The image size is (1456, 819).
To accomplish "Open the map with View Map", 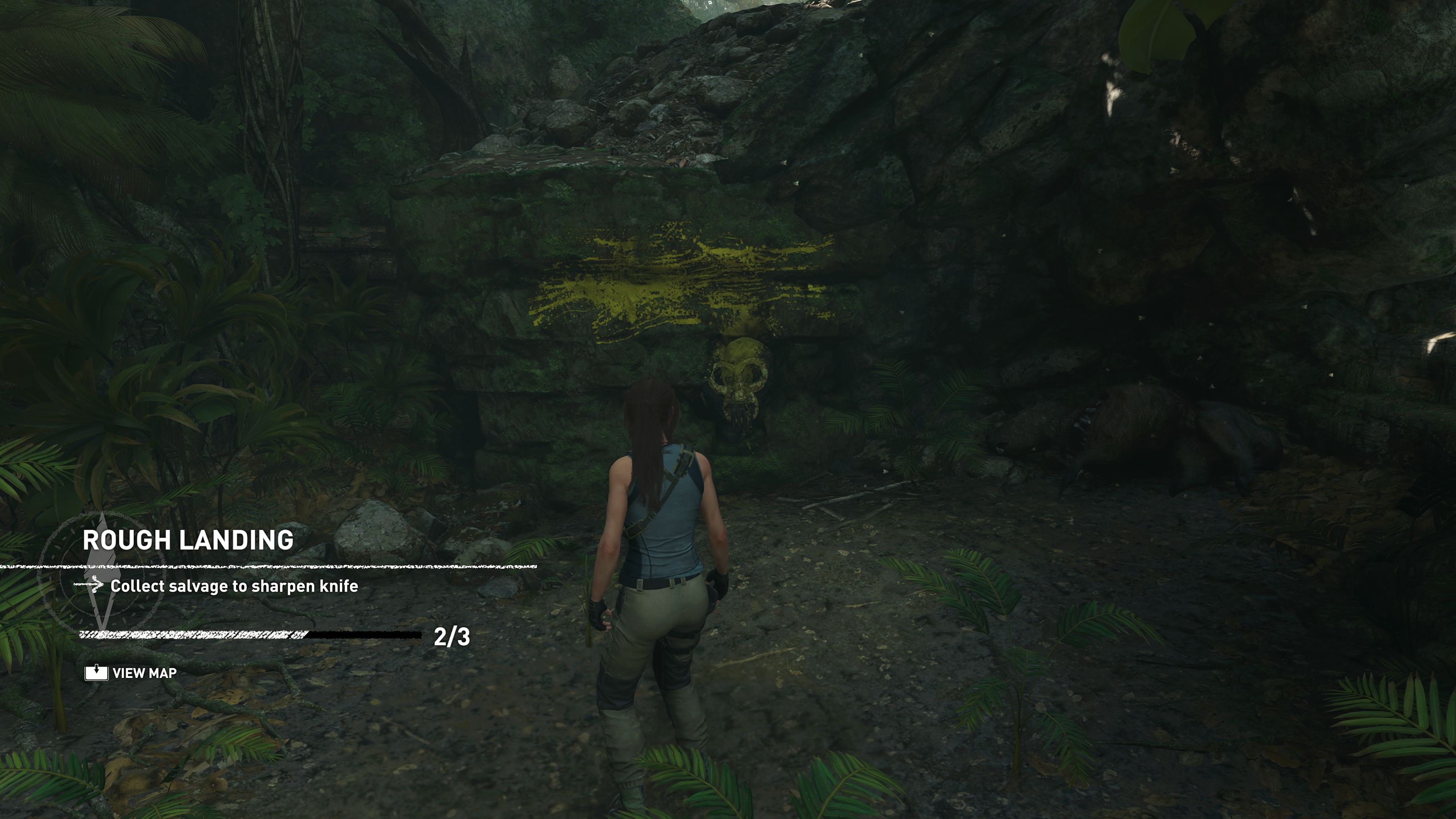I will [131, 672].
